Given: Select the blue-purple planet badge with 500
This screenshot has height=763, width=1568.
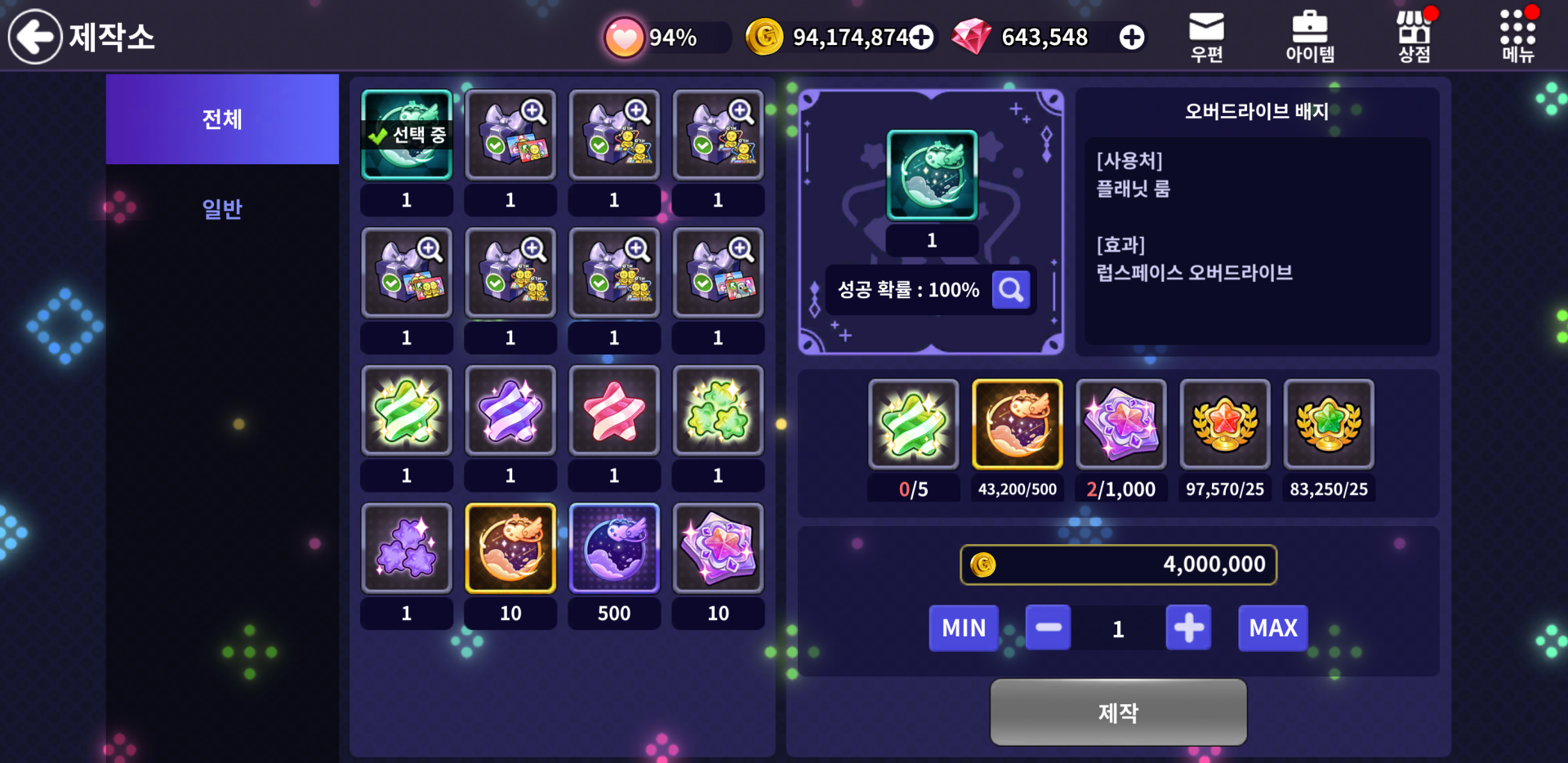Looking at the screenshot, I should click(614, 547).
